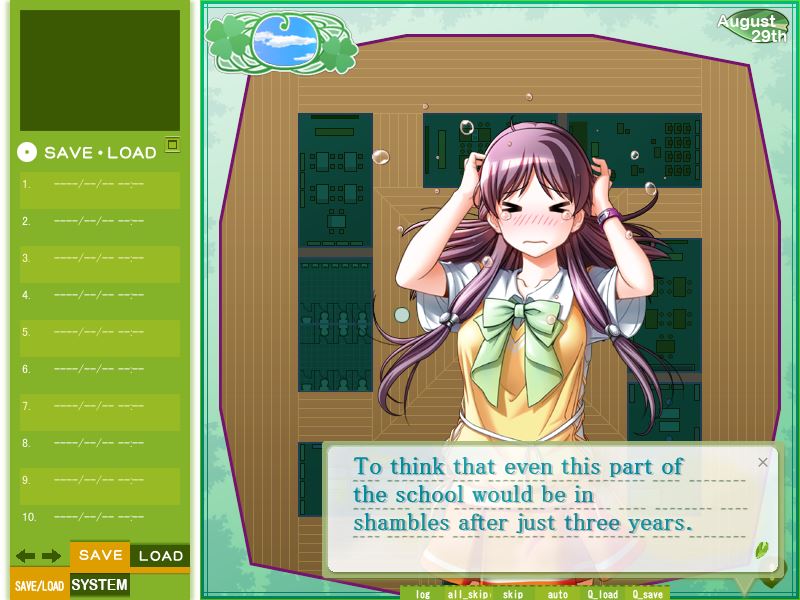Close the dialogue box with the X
800x600 pixels.
763,462
